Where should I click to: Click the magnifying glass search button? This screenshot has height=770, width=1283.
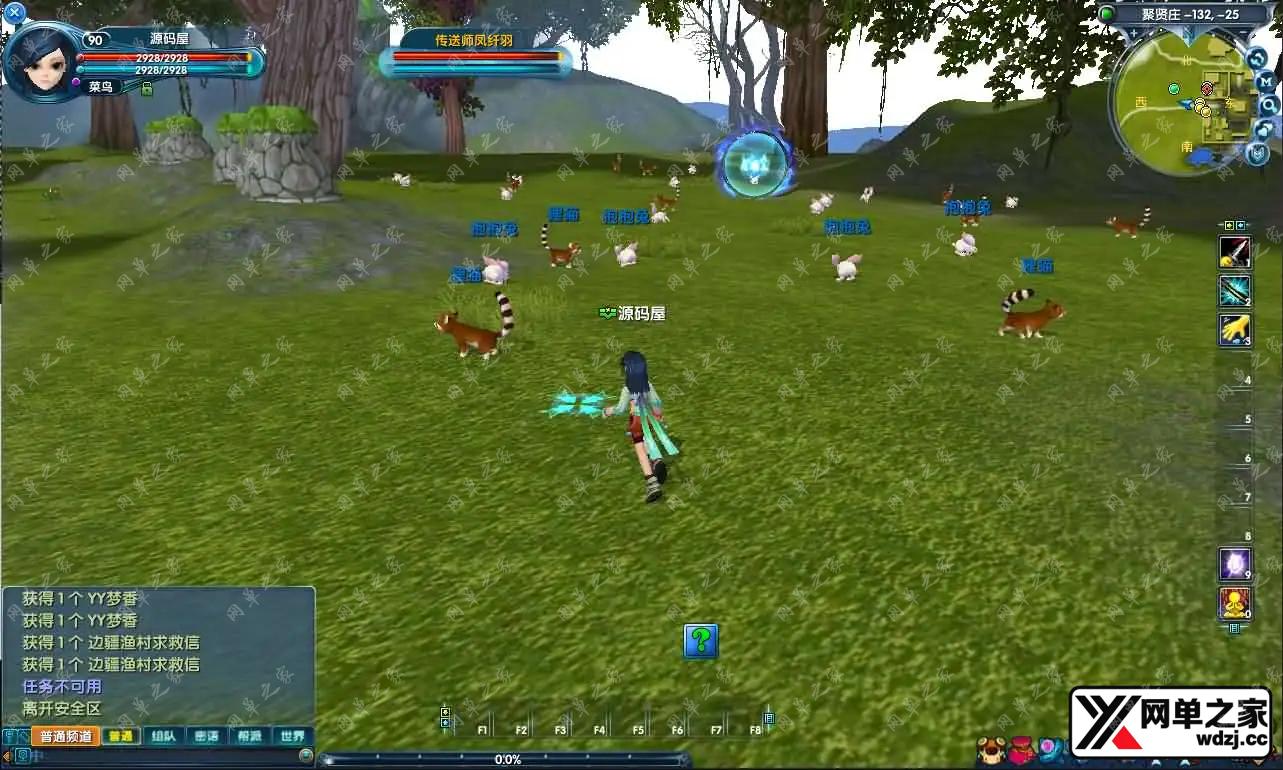tap(1268, 105)
